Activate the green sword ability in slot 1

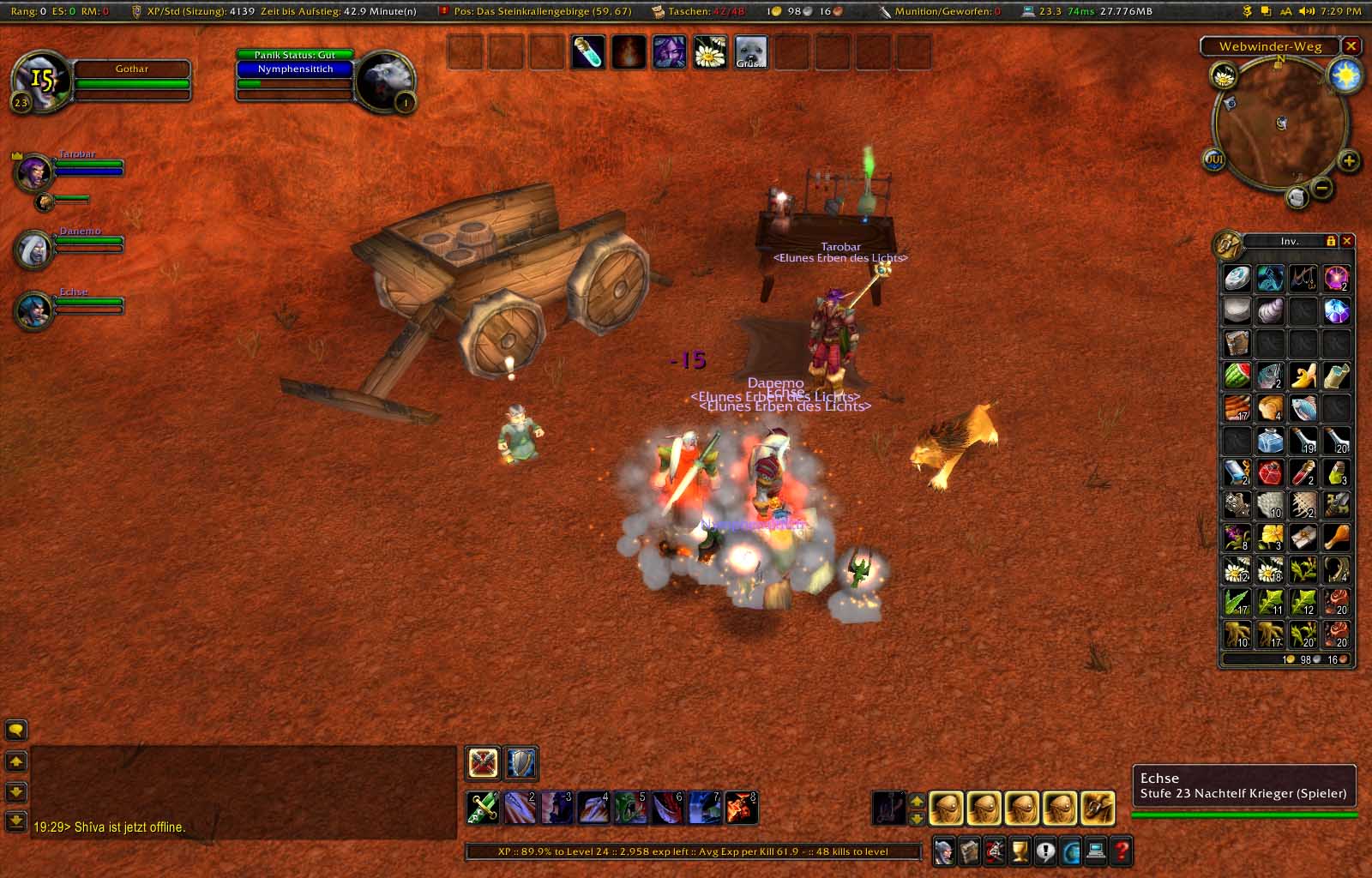(x=482, y=808)
